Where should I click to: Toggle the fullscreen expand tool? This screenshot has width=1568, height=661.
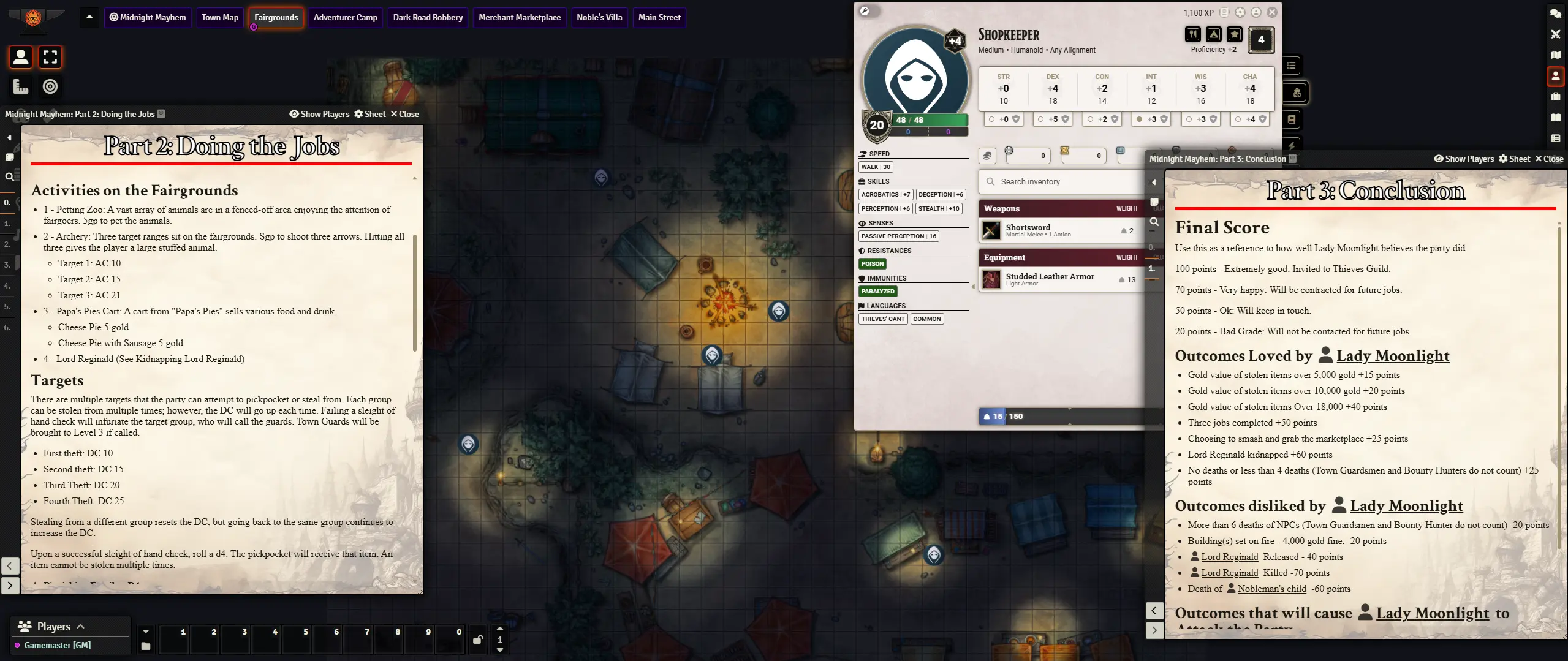(x=50, y=57)
